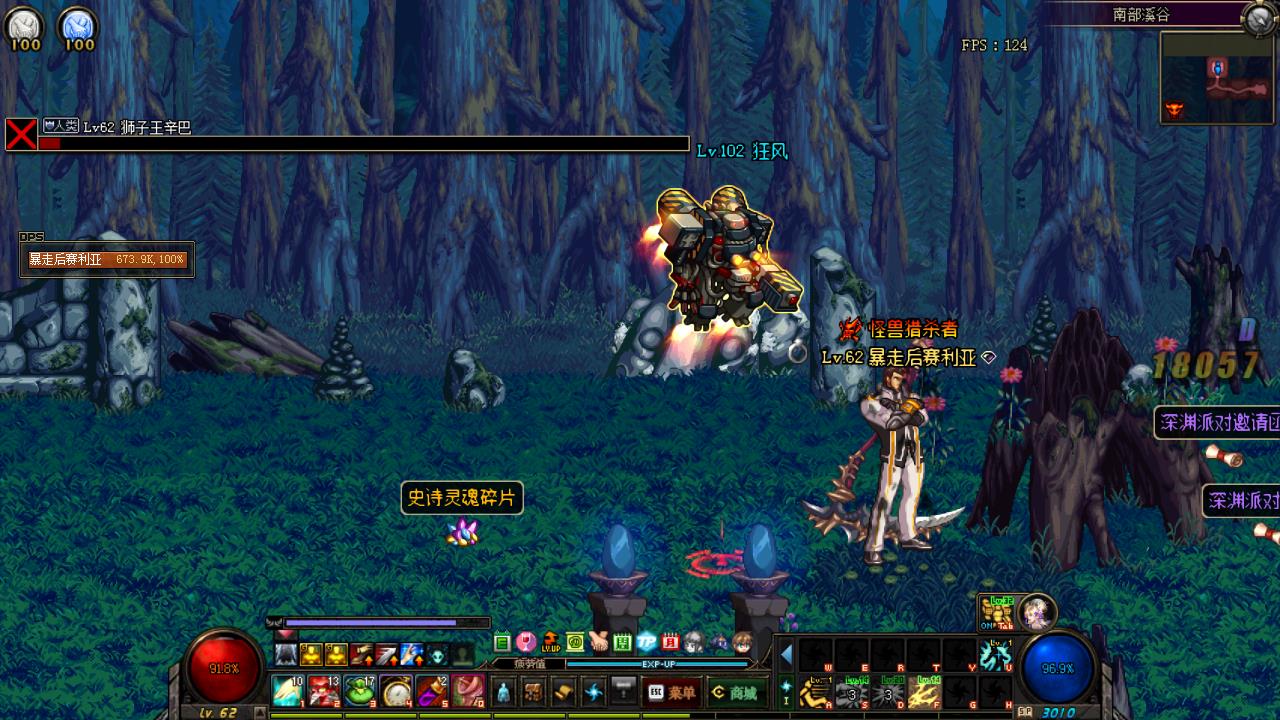Click the dungeon minimap
The image size is (1280, 720).
pyautogui.click(x=1216, y=78)
